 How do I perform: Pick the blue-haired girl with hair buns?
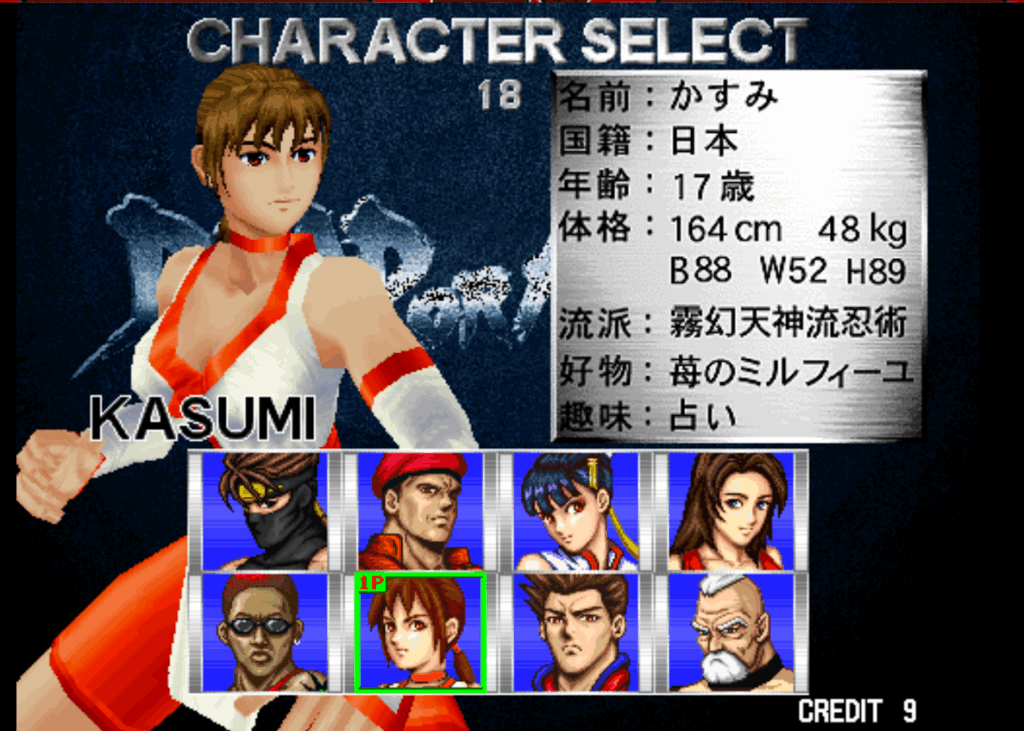coord(576,511)
